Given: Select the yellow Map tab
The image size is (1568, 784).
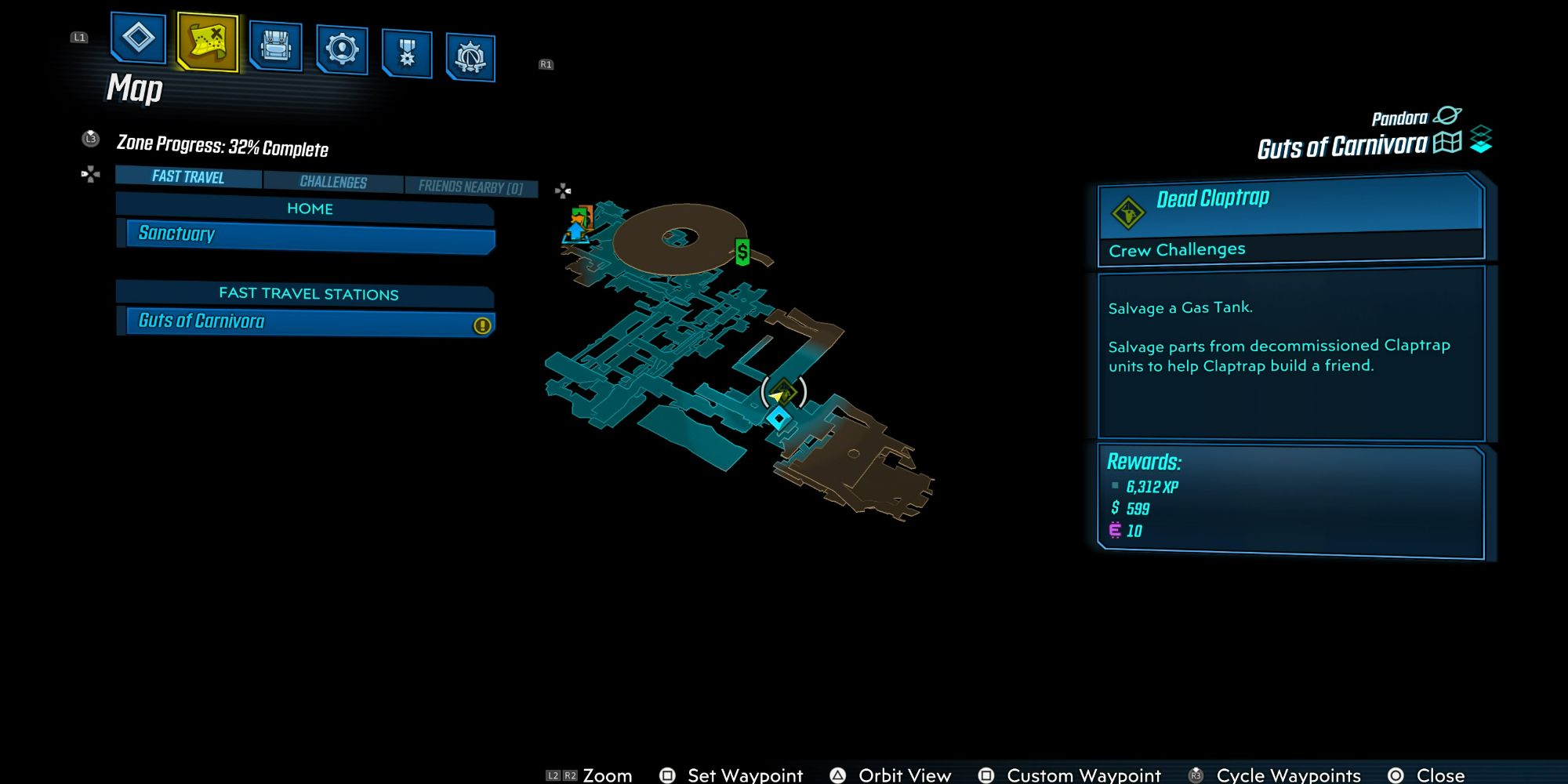Looking at the screenshot, I should 208,42.
